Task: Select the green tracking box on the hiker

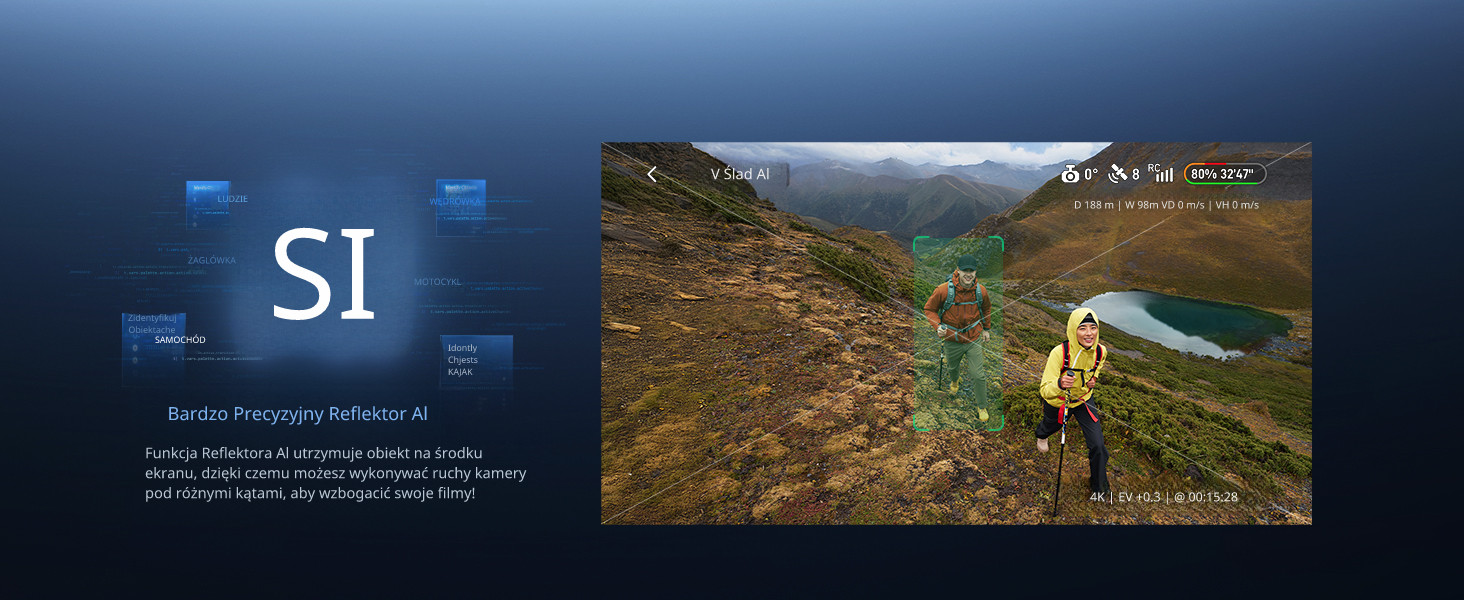Action: [x=958, y=334]
